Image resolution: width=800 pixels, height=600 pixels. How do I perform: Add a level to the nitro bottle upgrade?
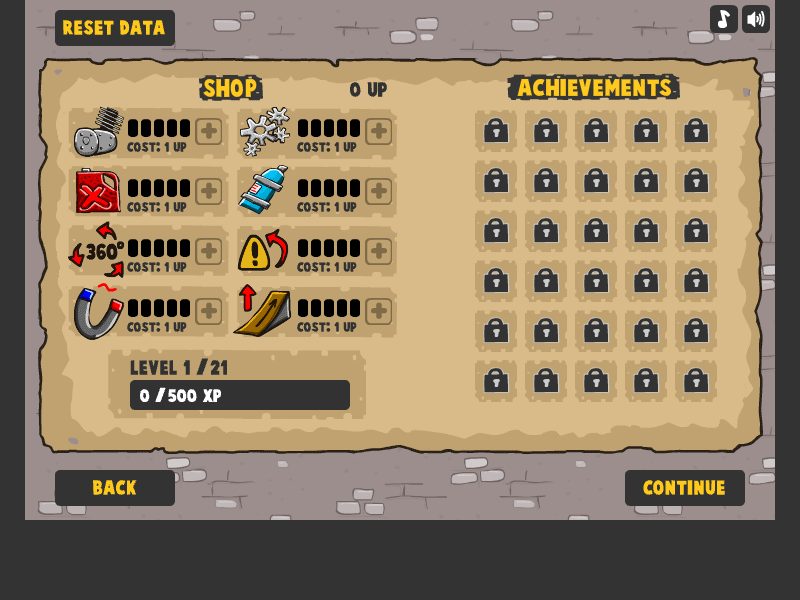pos(378,191)
